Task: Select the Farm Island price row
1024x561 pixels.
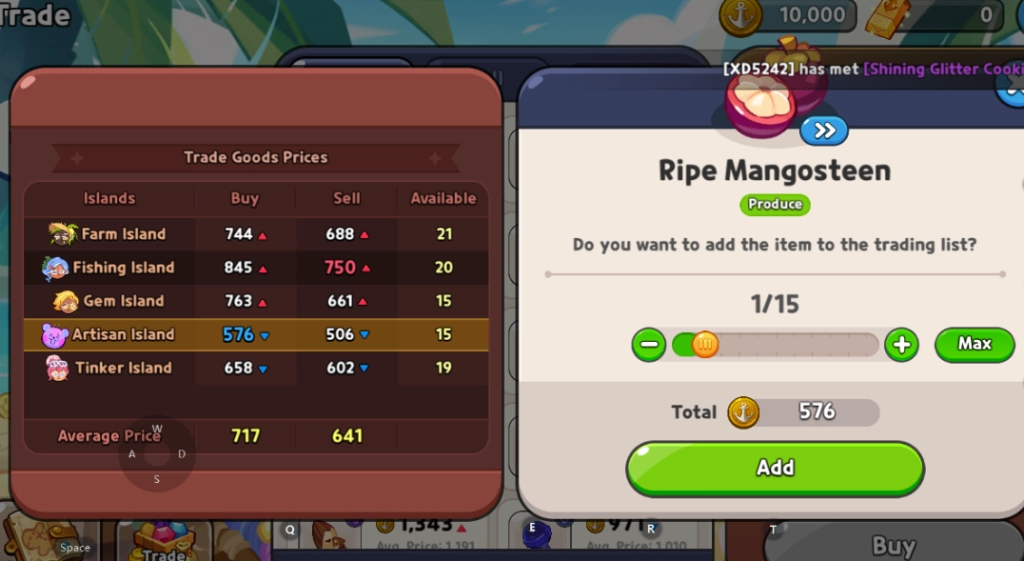Action: (x=256, y=234)
